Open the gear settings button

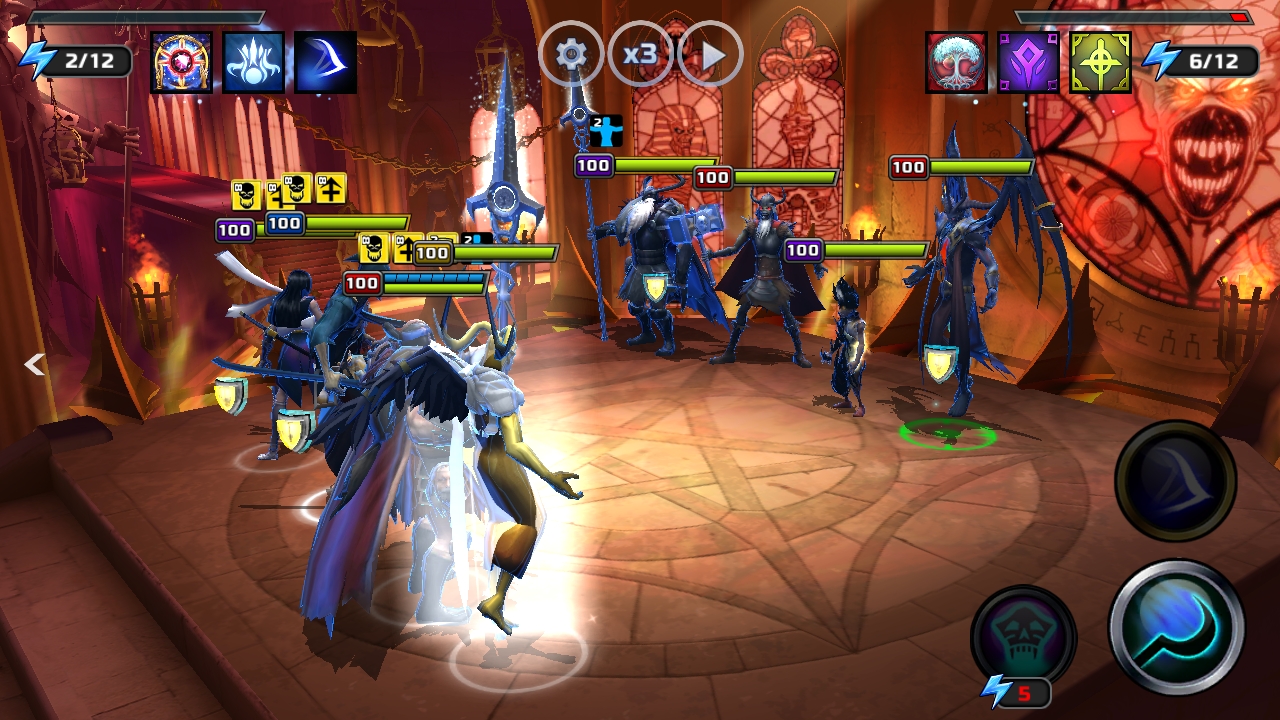click(x=571, y=54)
